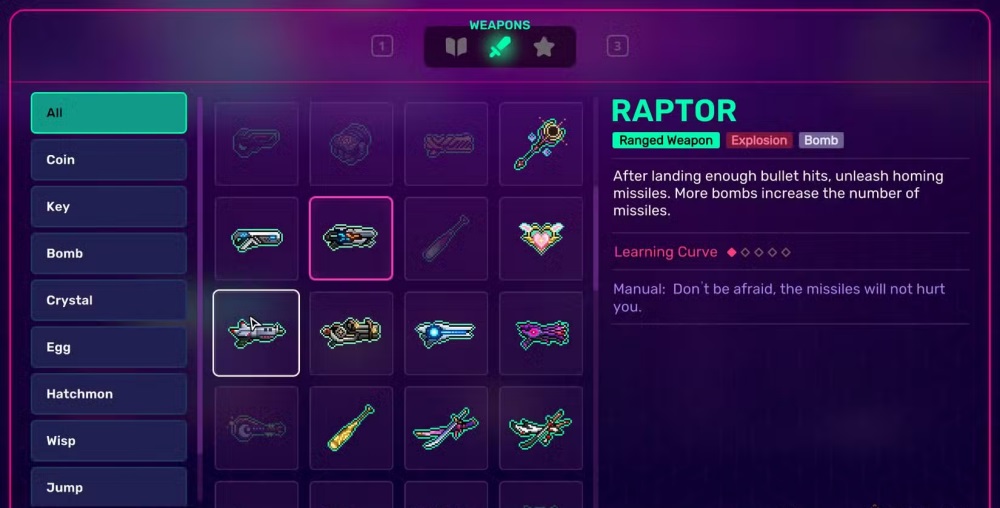Switch to the Crystal filter
1000x508 pixels.
point(108,301)
